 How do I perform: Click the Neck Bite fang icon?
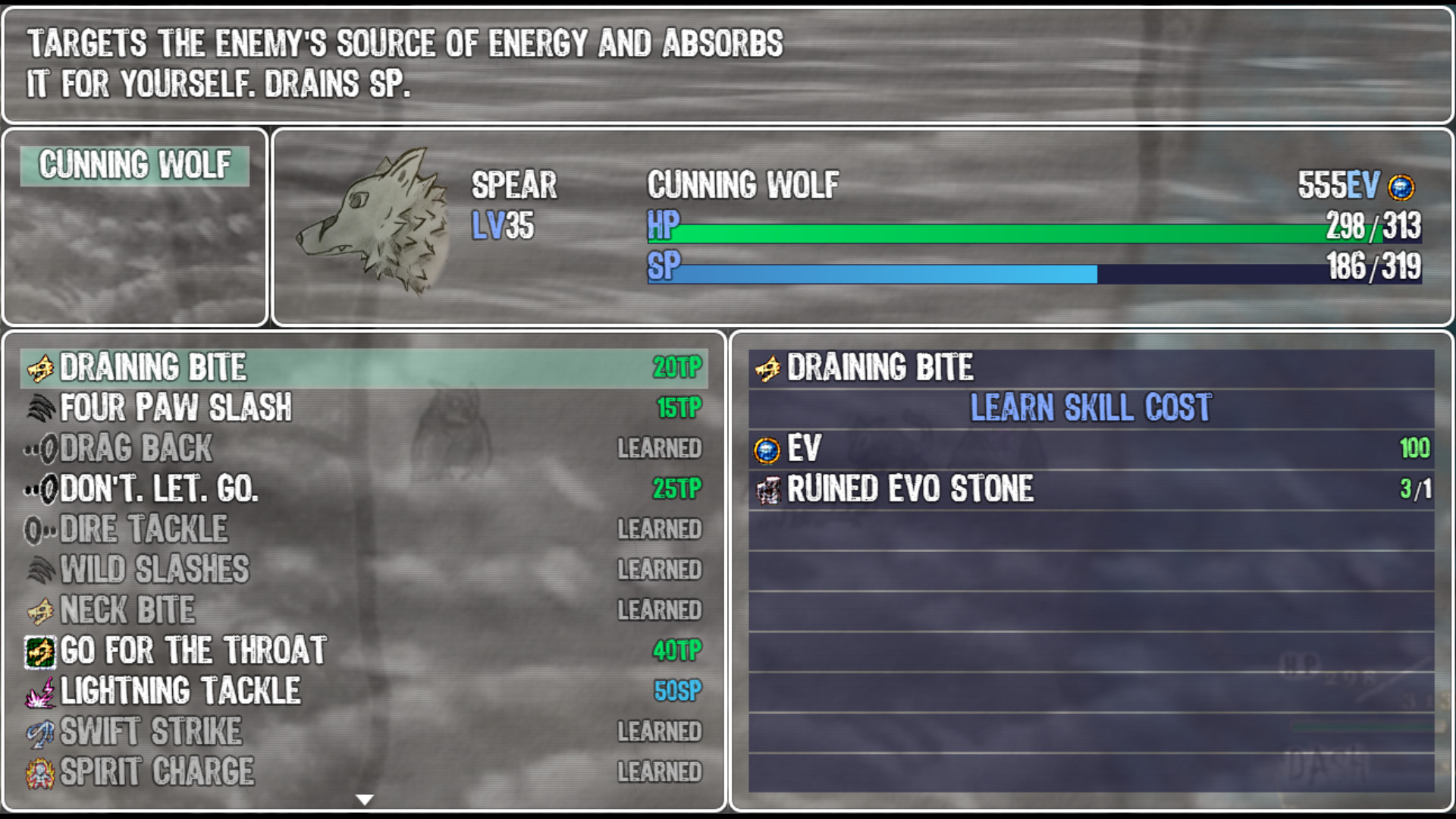[x=42, y=609]
